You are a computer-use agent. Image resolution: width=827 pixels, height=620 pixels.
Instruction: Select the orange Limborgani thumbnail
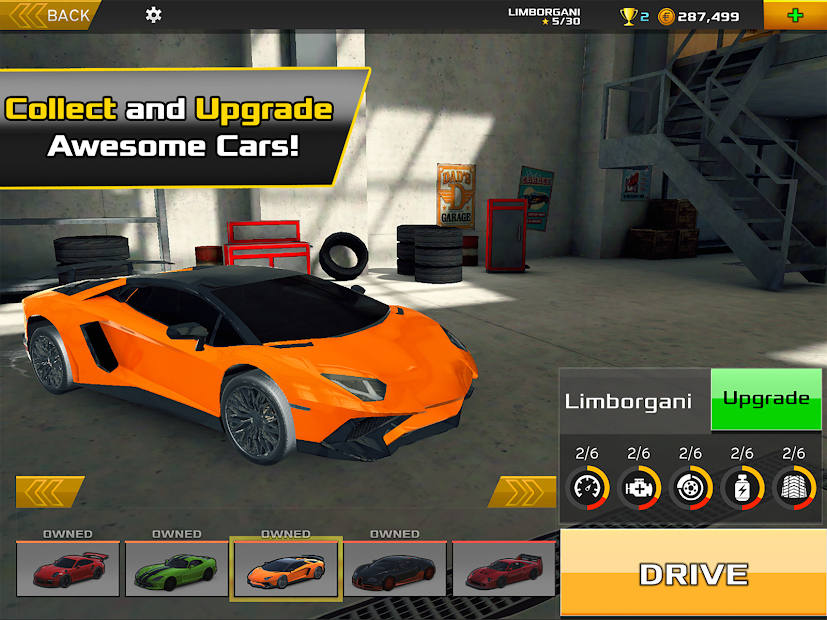(286, 569)
